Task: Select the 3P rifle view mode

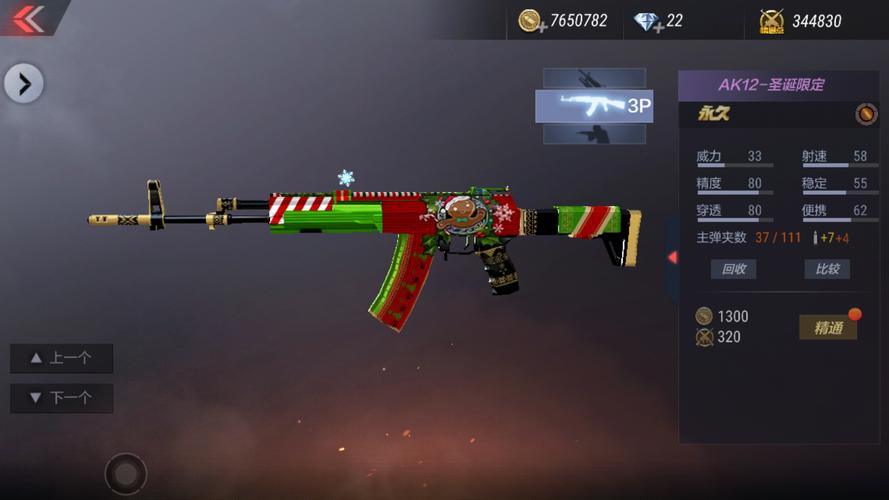Action: pyautogui.click(x=594, y=105)
